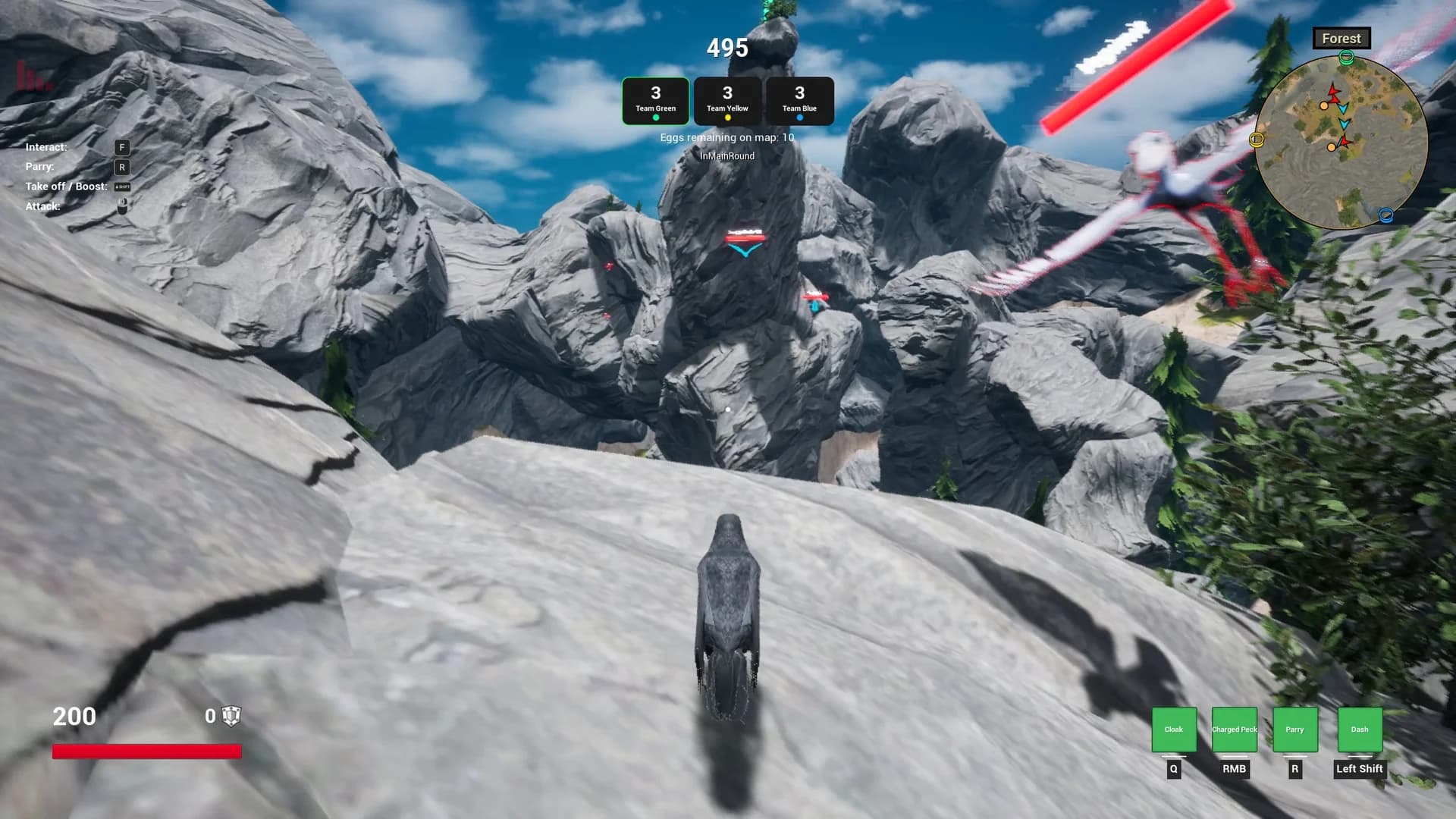Click the Left Shift keybind label under Dash
1456x819 pixels.
1359,769
